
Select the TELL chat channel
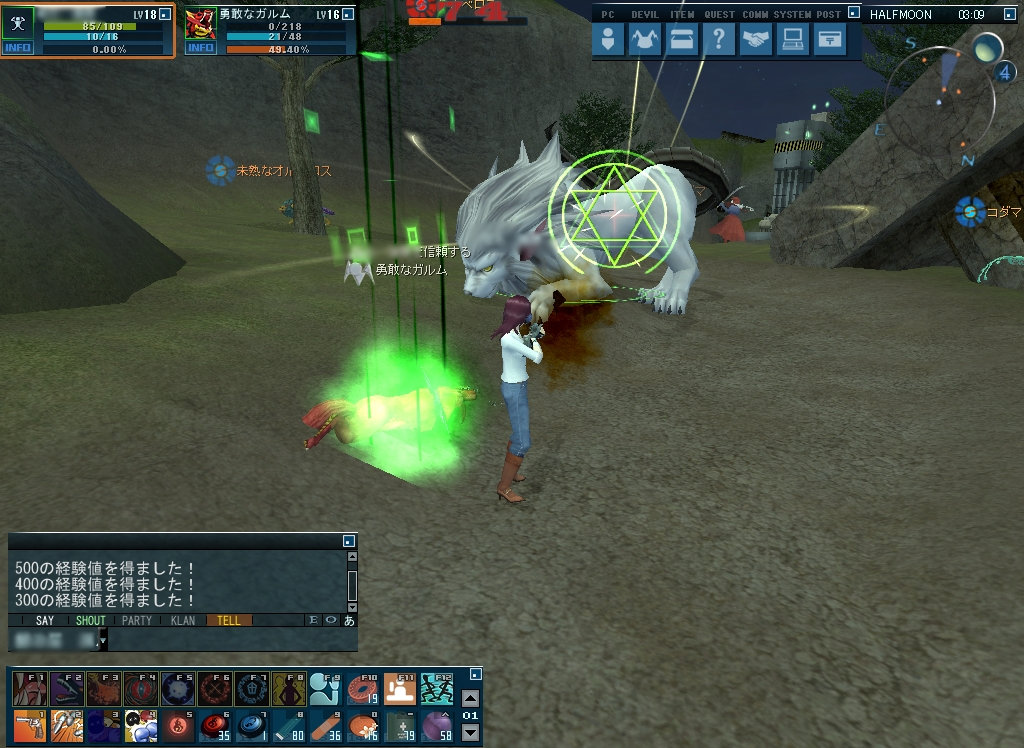229,620
